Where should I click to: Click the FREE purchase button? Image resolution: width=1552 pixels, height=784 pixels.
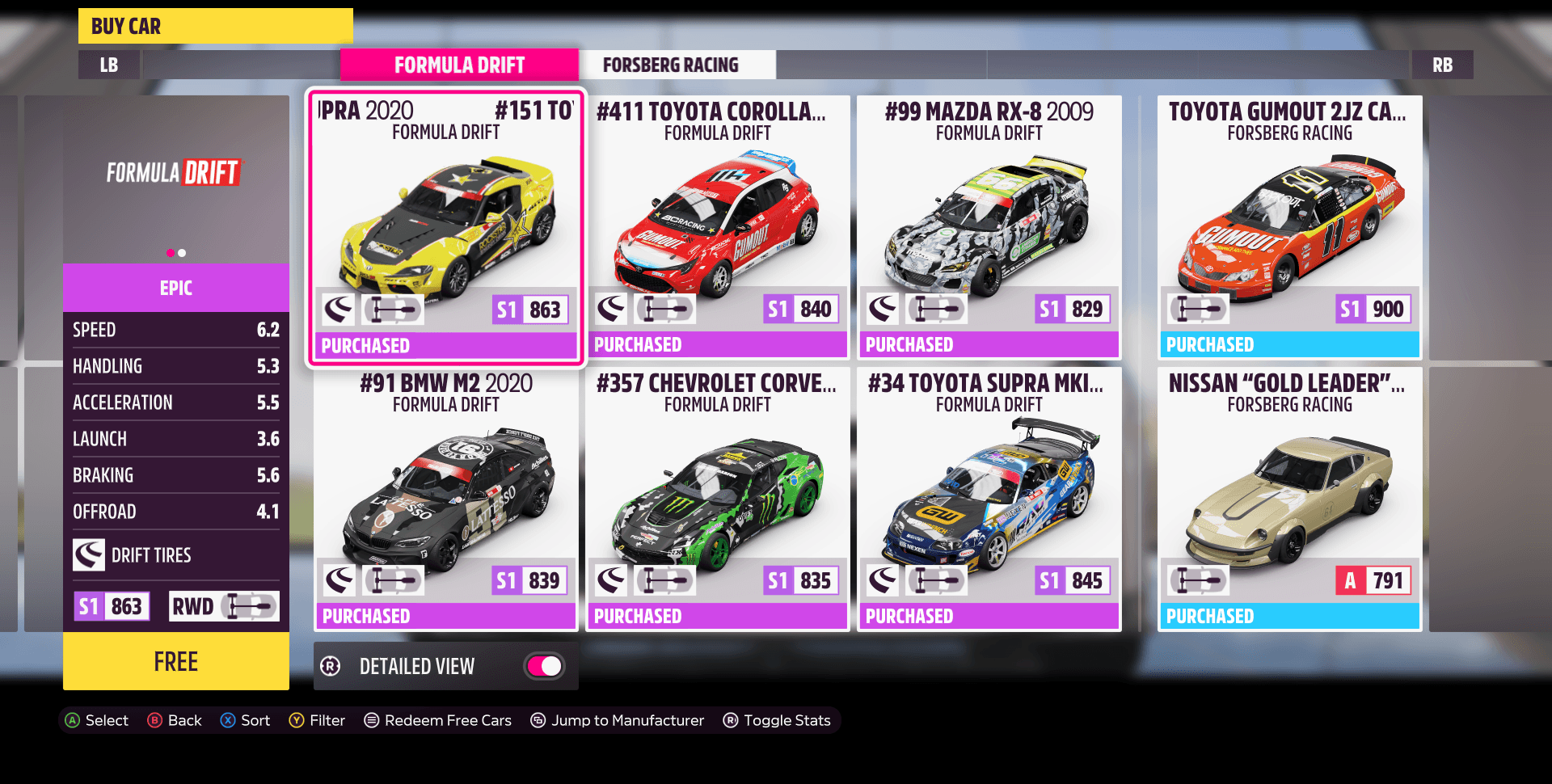point(175,662)
